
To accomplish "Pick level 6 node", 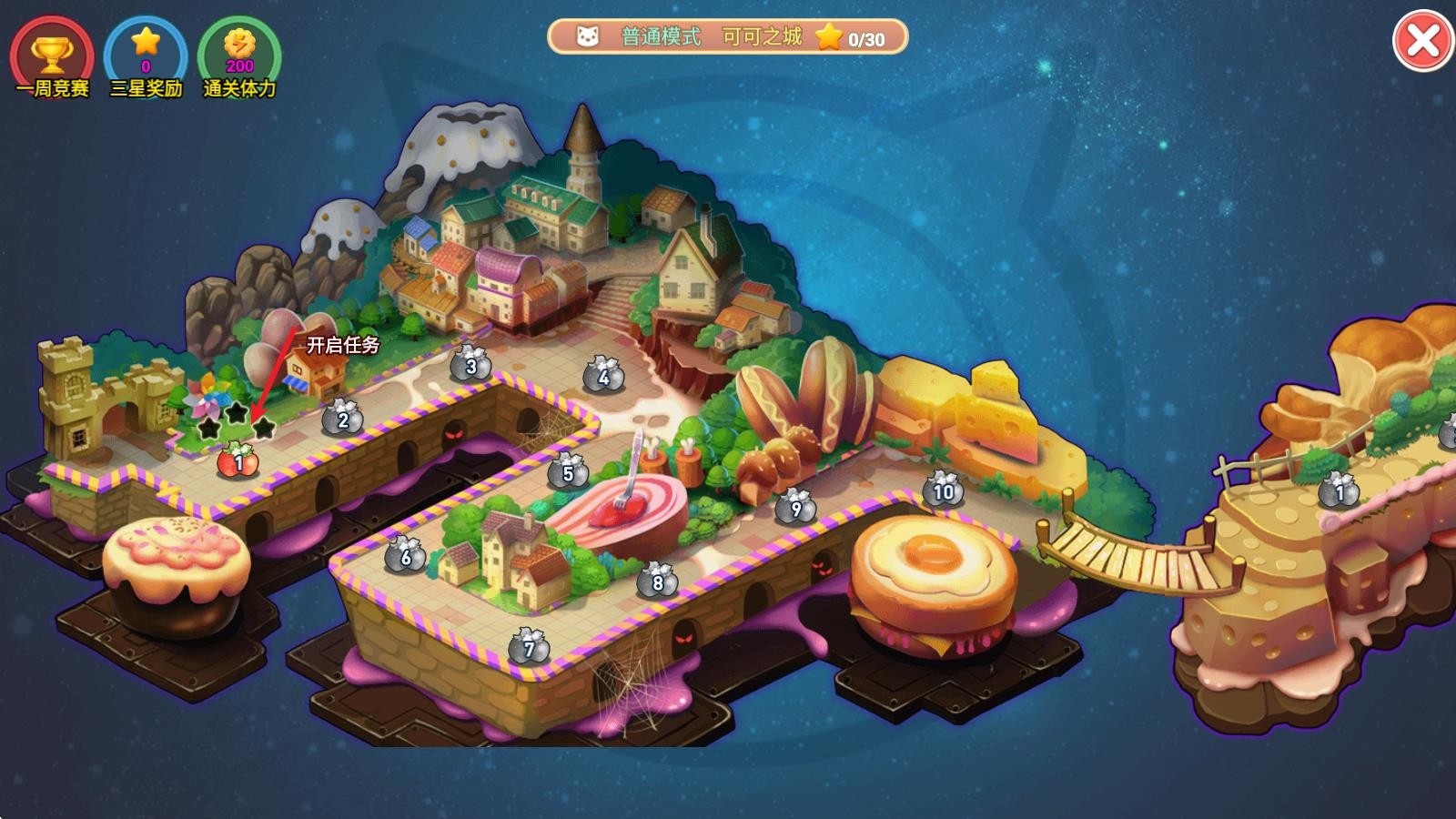I will point(406,554).
